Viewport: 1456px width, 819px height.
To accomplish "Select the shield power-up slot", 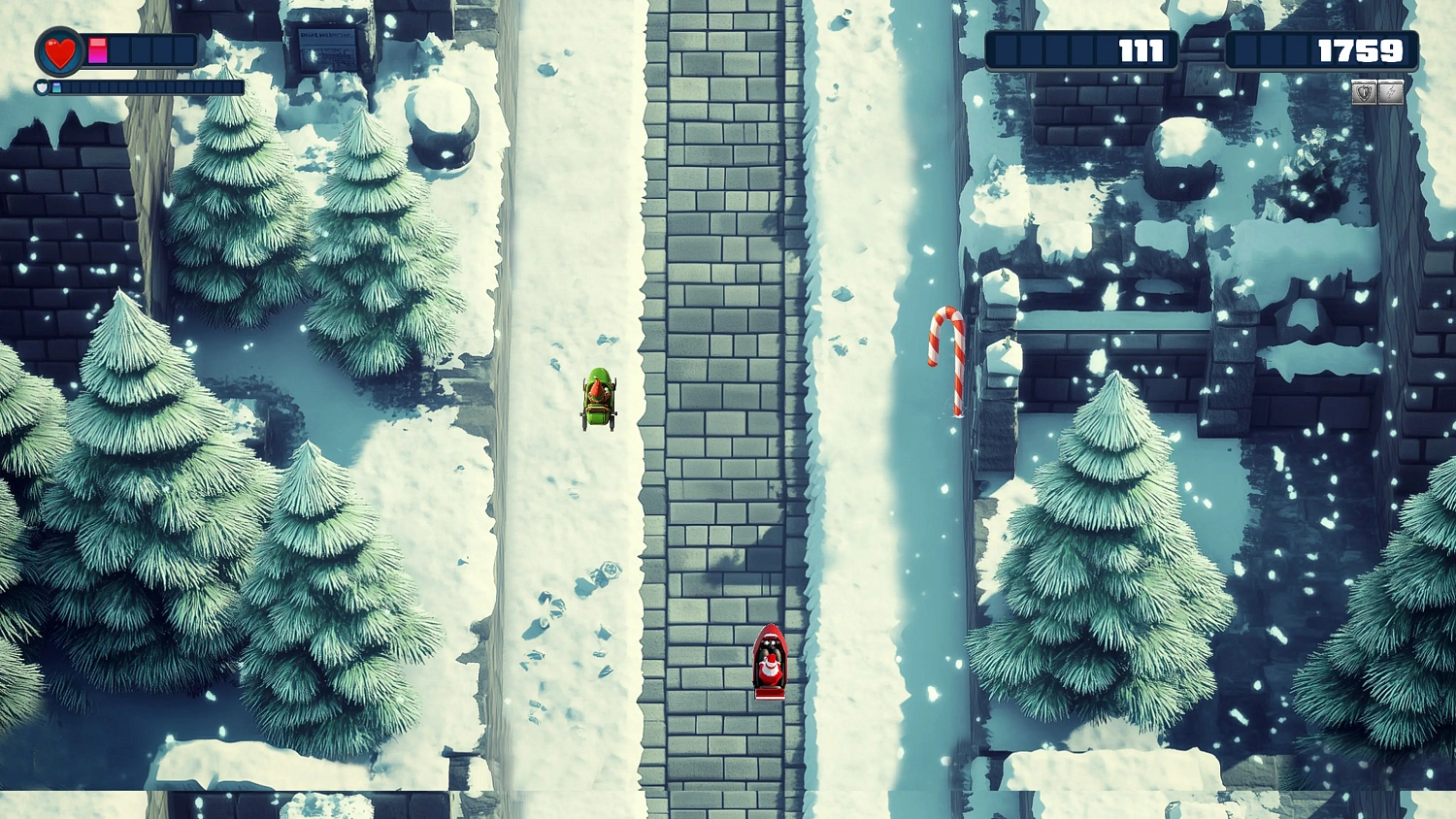I will [x=1364, y=92].
